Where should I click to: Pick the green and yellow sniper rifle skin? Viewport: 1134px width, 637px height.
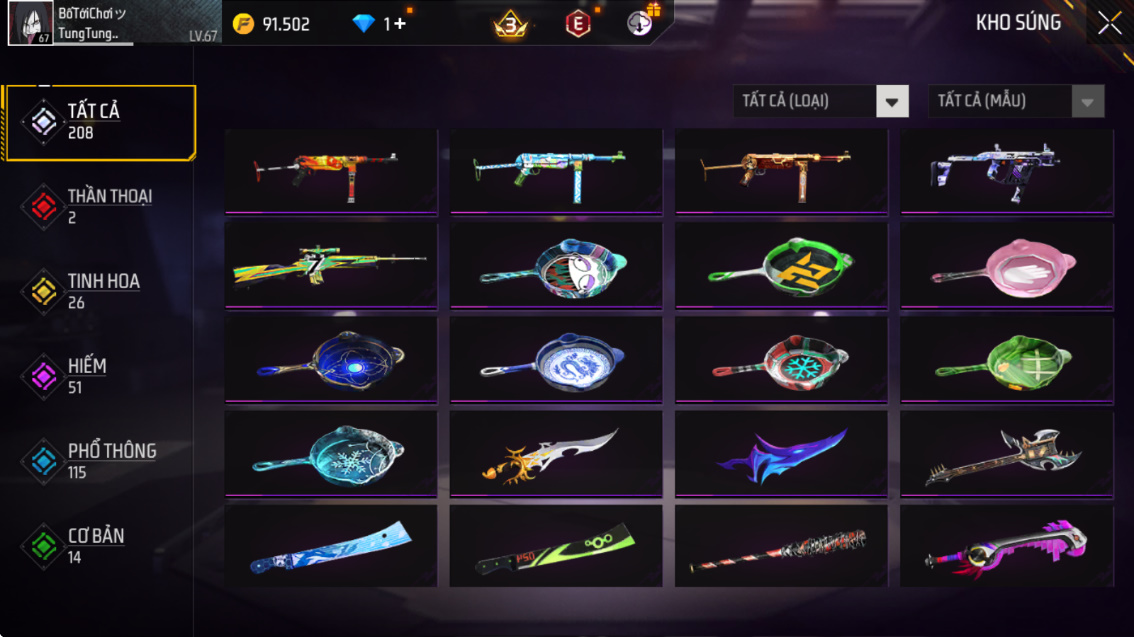(x=331, y=266)
